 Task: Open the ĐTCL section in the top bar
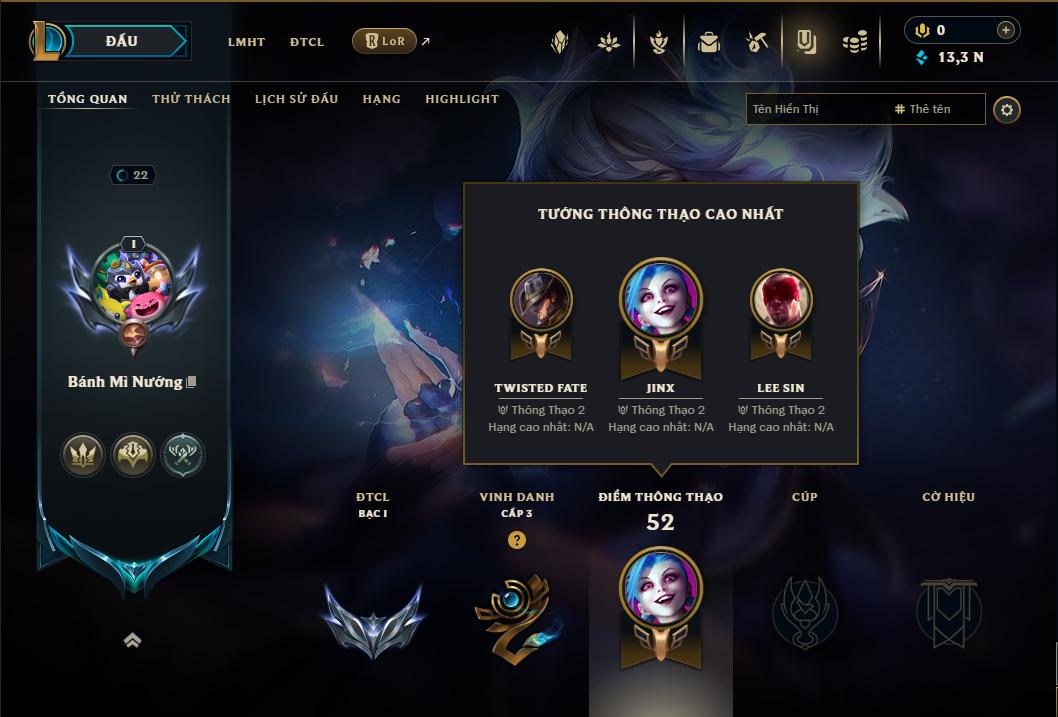tap(307, 42)
